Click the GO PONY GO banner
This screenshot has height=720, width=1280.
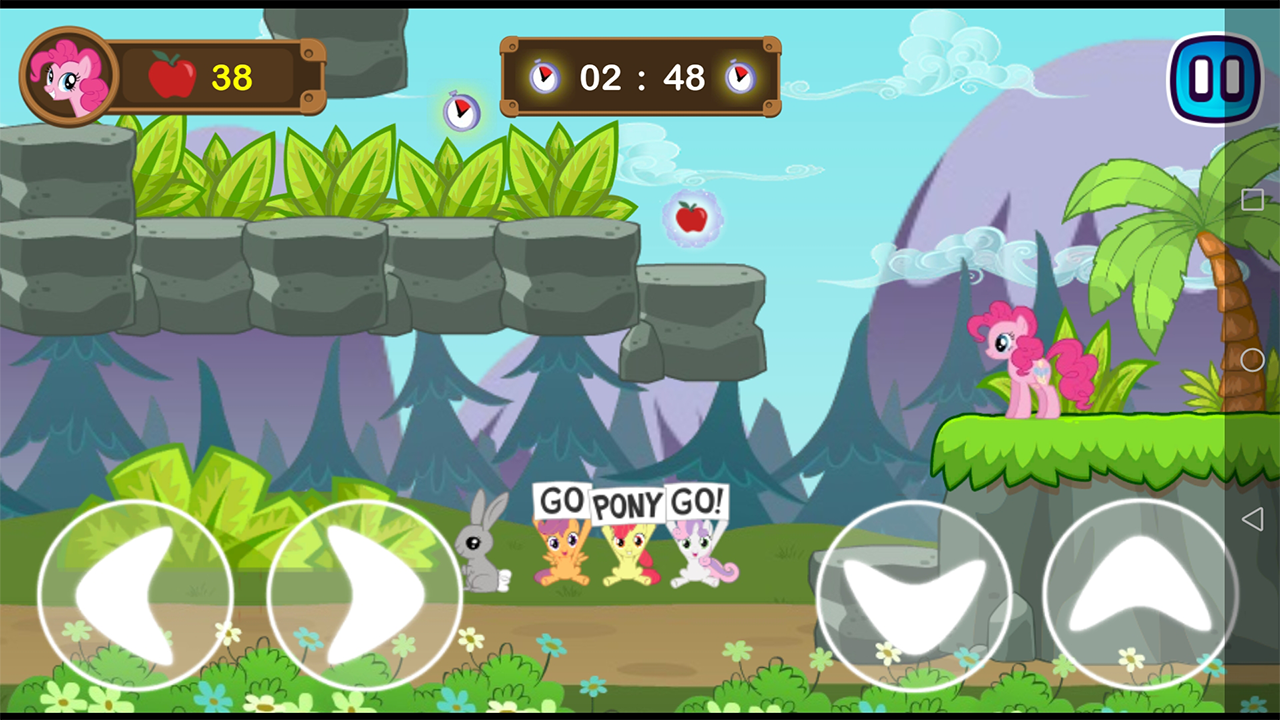(630, 505)
